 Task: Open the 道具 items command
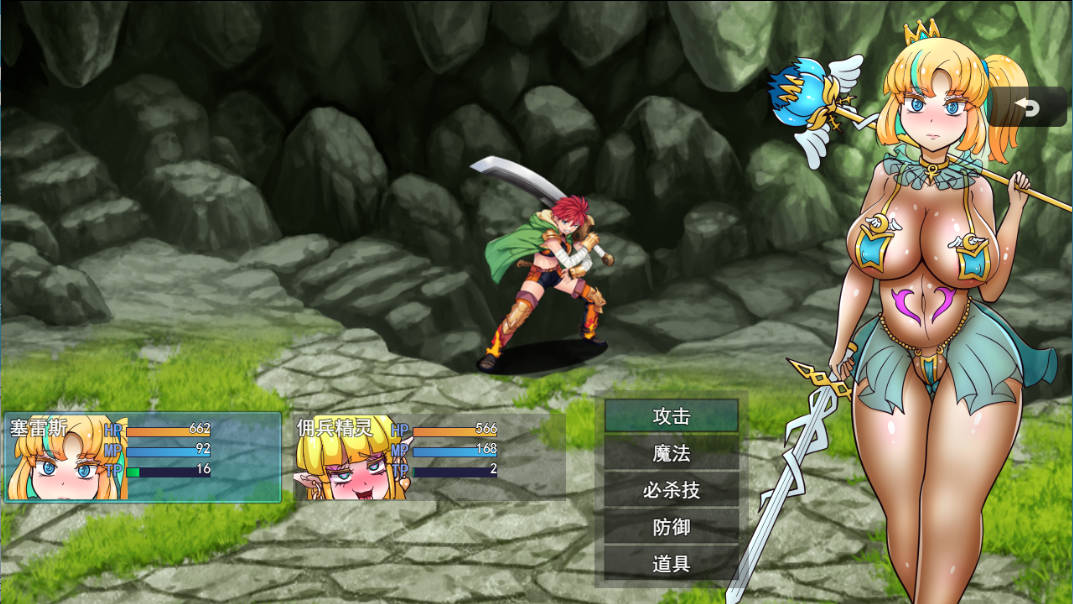(671, 564)
